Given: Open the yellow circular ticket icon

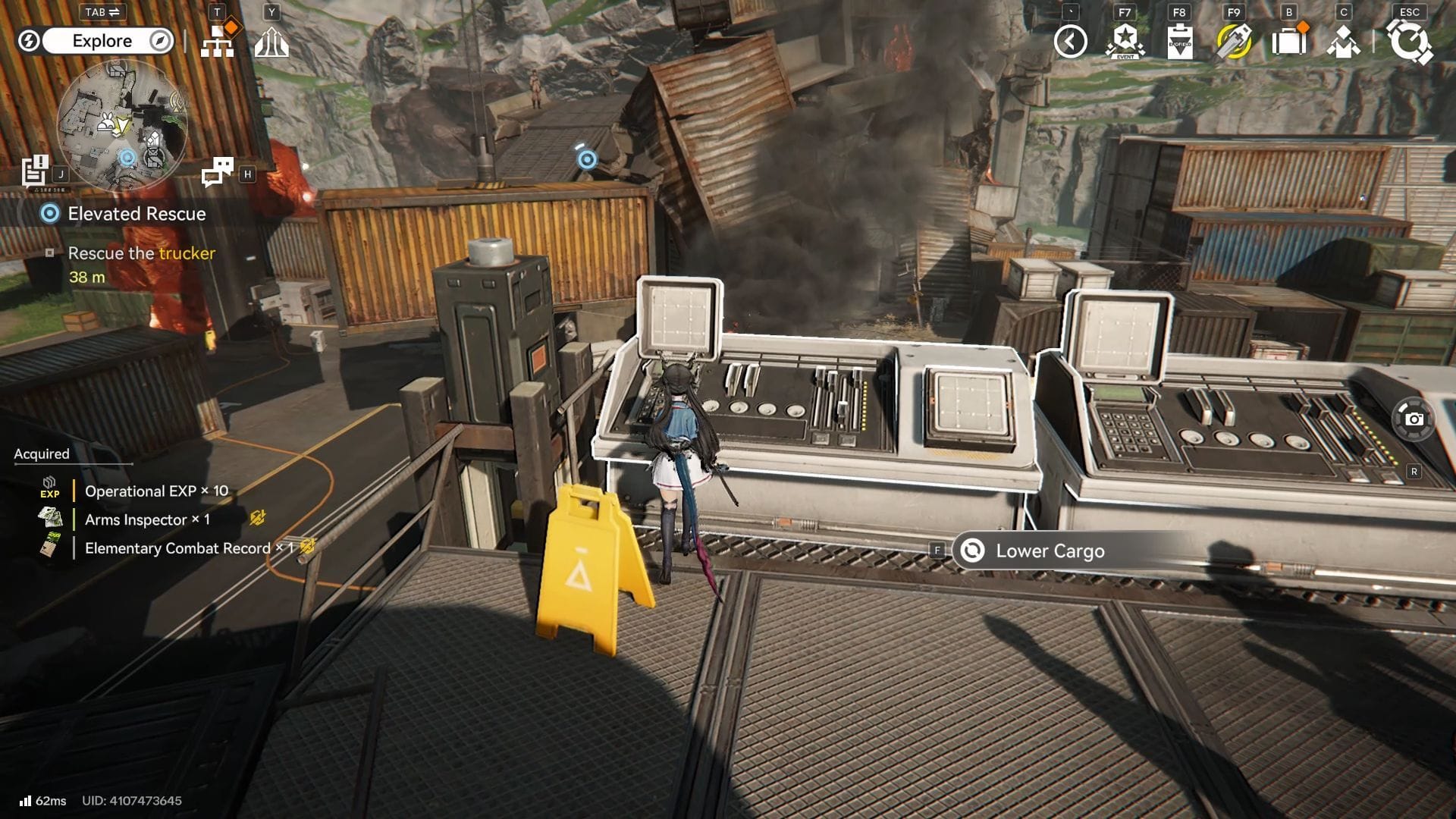Looking at the screenshot, I should [1234, 42].
